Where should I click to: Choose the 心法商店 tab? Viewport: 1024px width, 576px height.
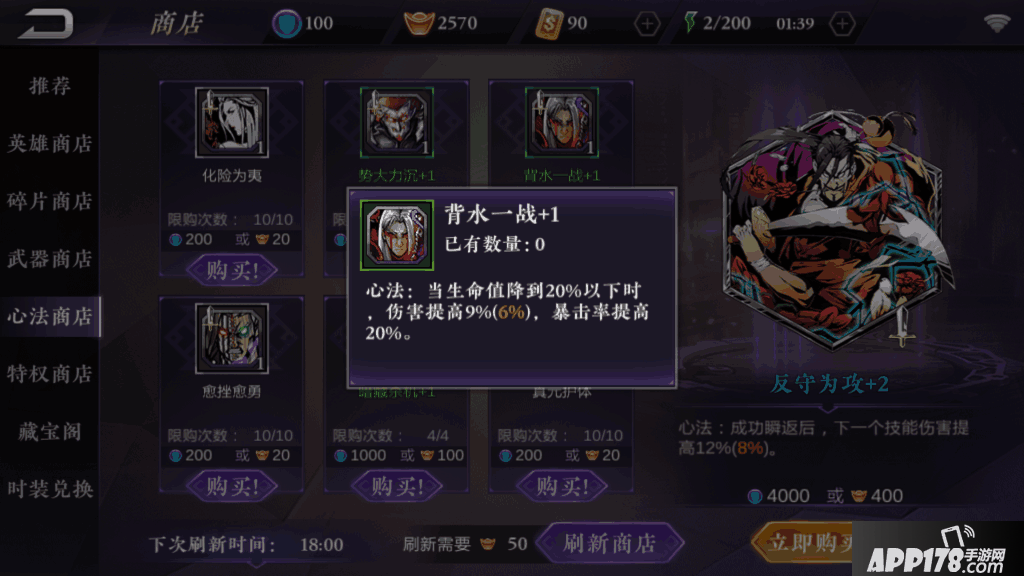(x=50, y=316)
